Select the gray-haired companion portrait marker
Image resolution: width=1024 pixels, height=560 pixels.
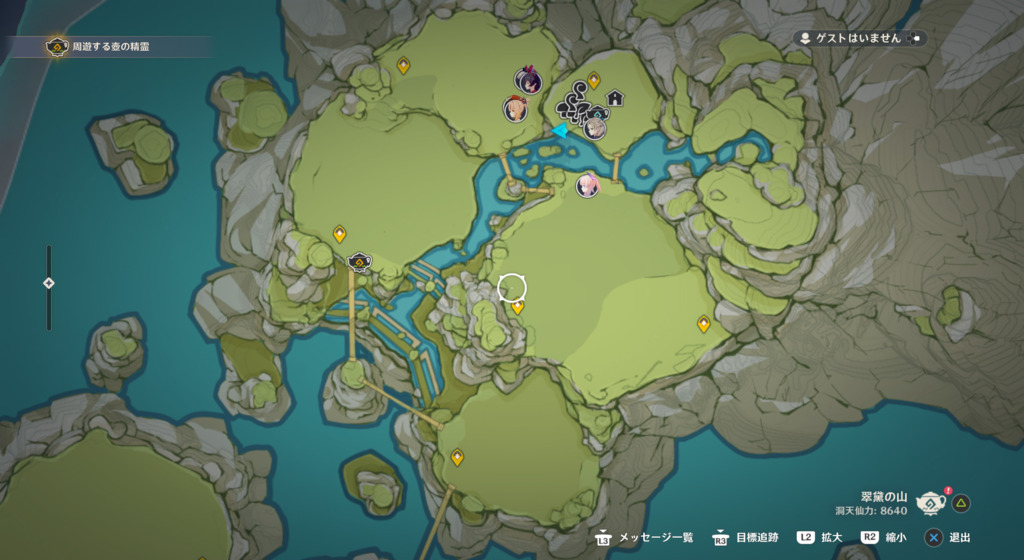pos(595,127)
